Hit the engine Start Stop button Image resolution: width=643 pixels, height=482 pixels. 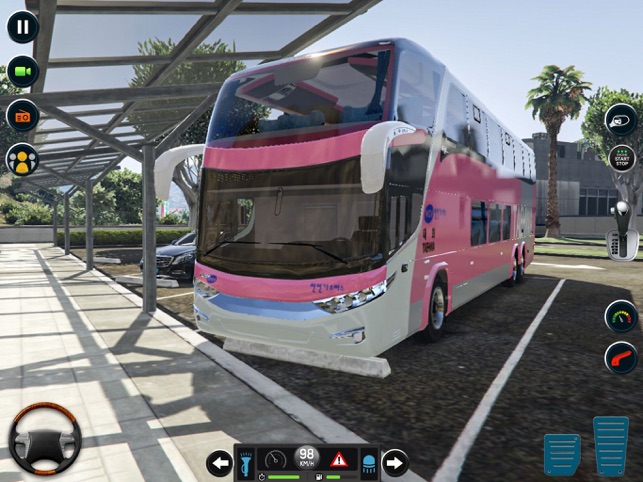(x=622, y=158)
